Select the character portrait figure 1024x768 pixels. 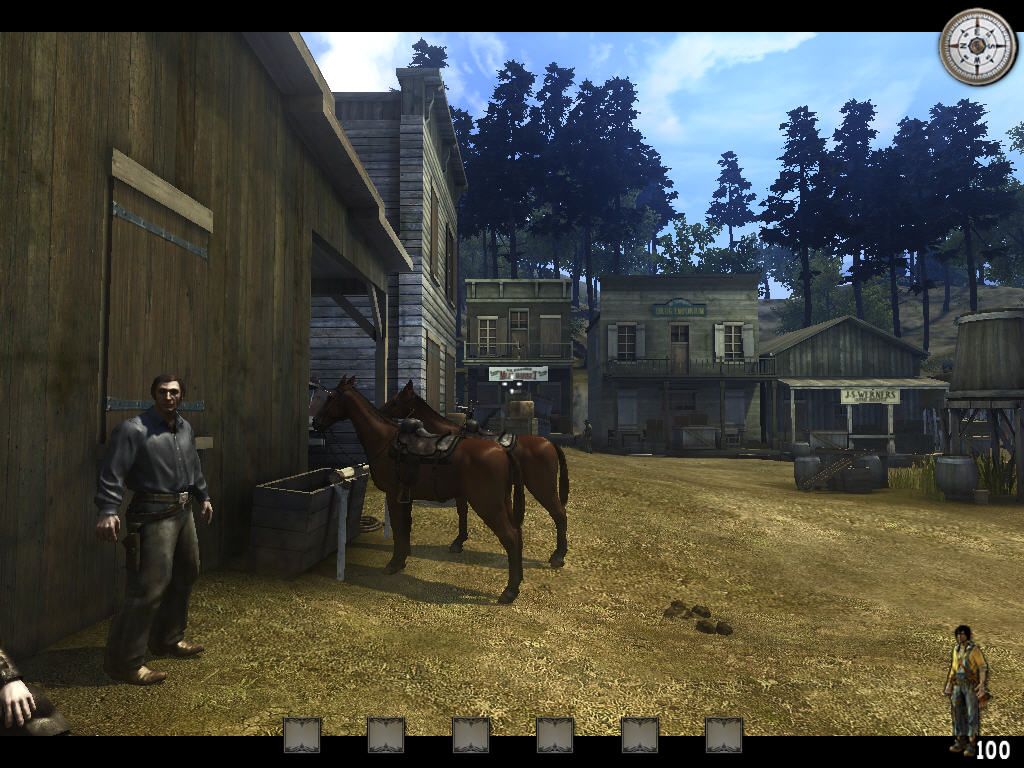[x=964, y=687]
